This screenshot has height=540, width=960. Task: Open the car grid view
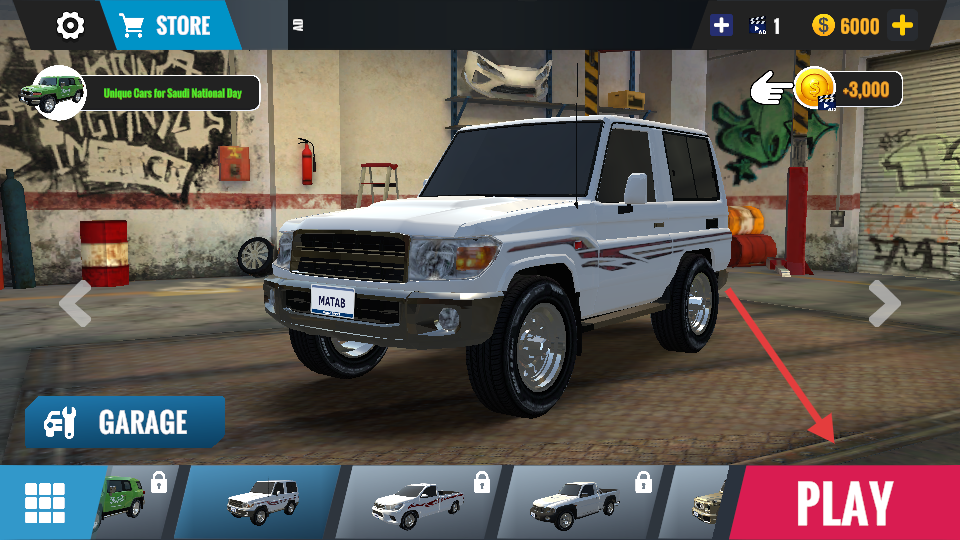click(x=45, y=503)
